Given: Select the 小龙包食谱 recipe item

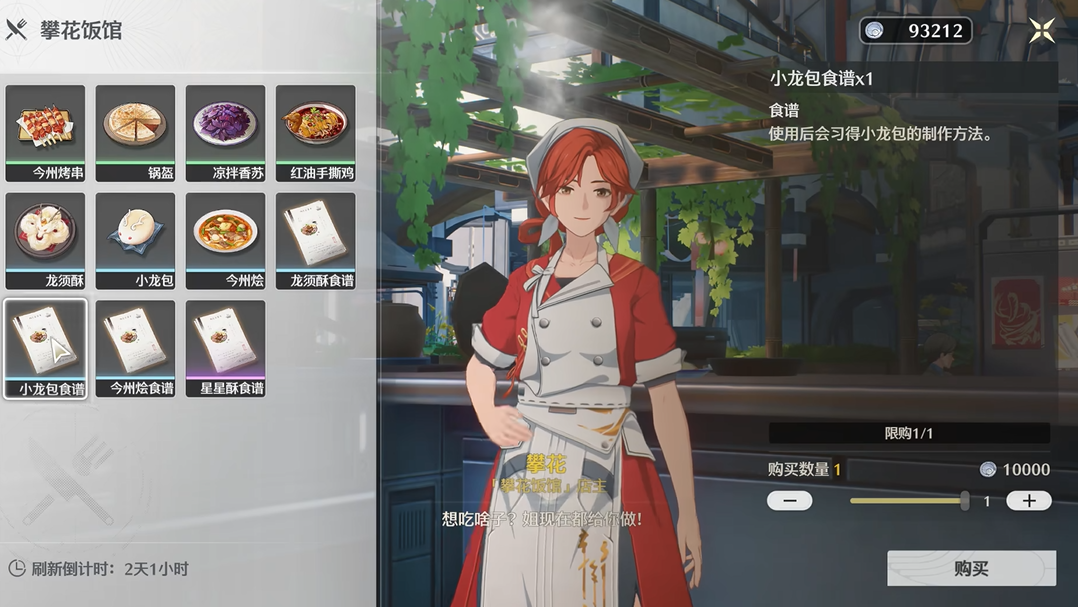Looking at the screenshot, I should 45,348.
